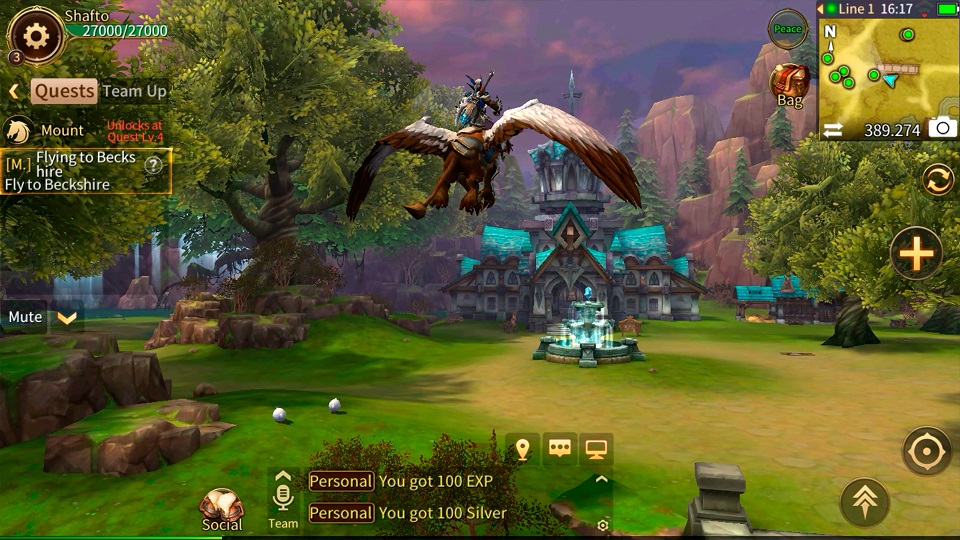This screenshot has width=960, height=540.
Task: Share location with the map pin icon
Action: (x=522, y=449)
